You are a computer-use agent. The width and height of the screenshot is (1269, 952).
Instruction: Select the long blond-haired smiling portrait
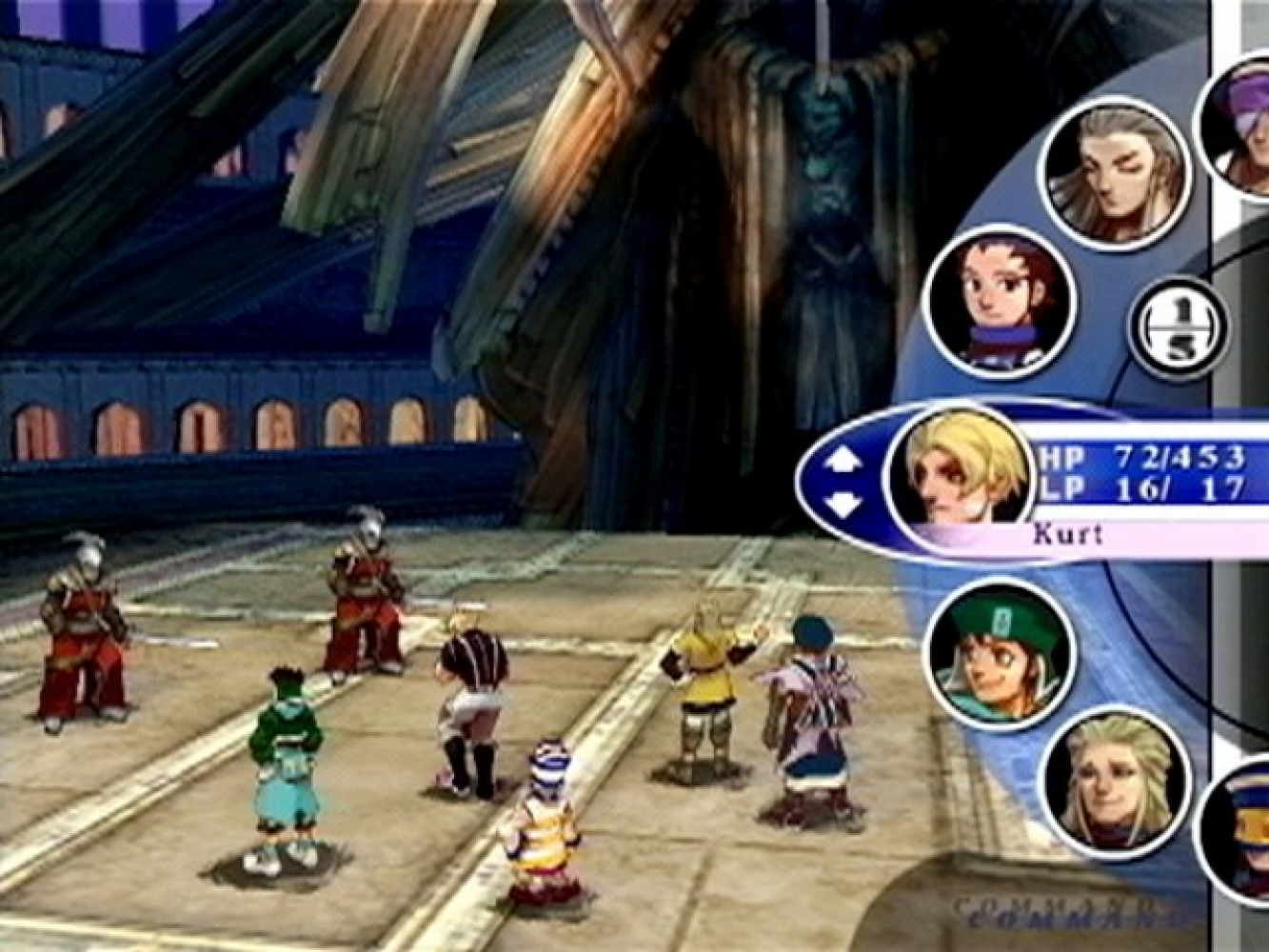click(x=1115, y=781)
